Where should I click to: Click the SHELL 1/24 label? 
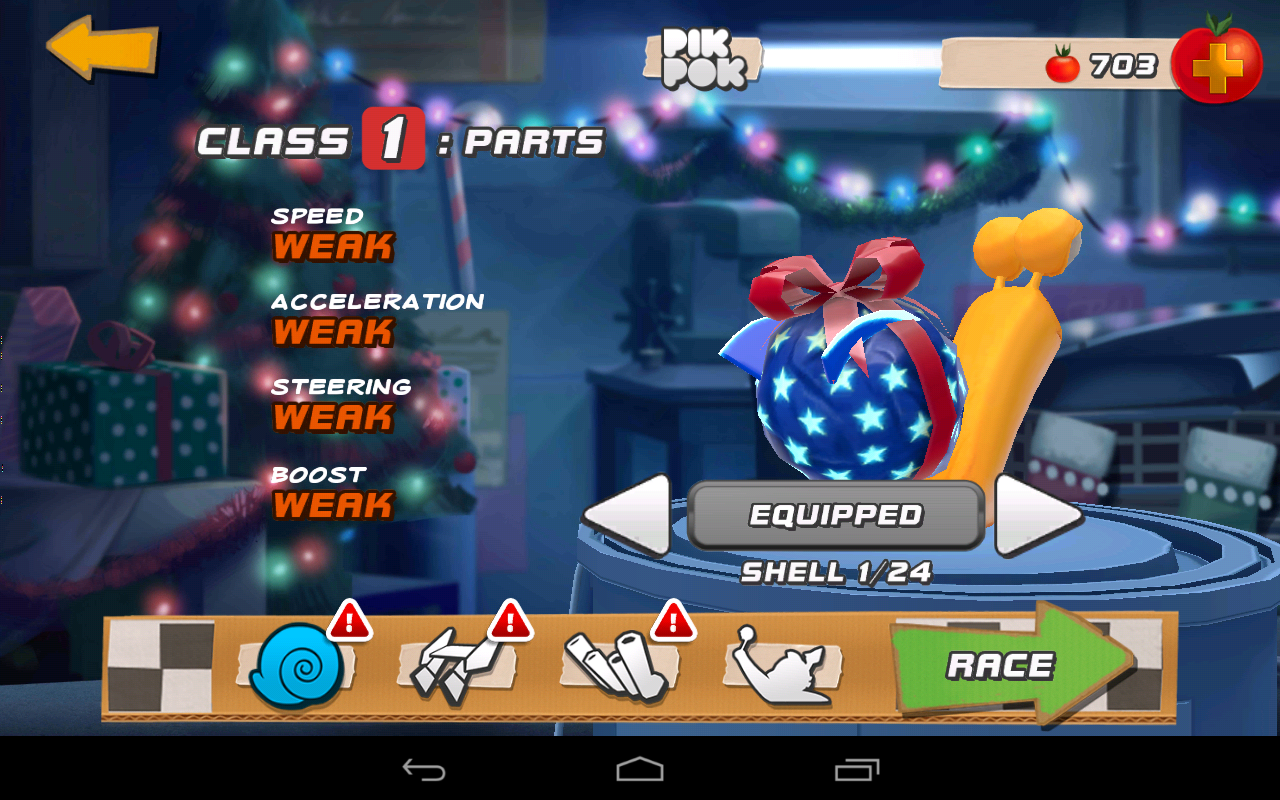click(834, 570)
